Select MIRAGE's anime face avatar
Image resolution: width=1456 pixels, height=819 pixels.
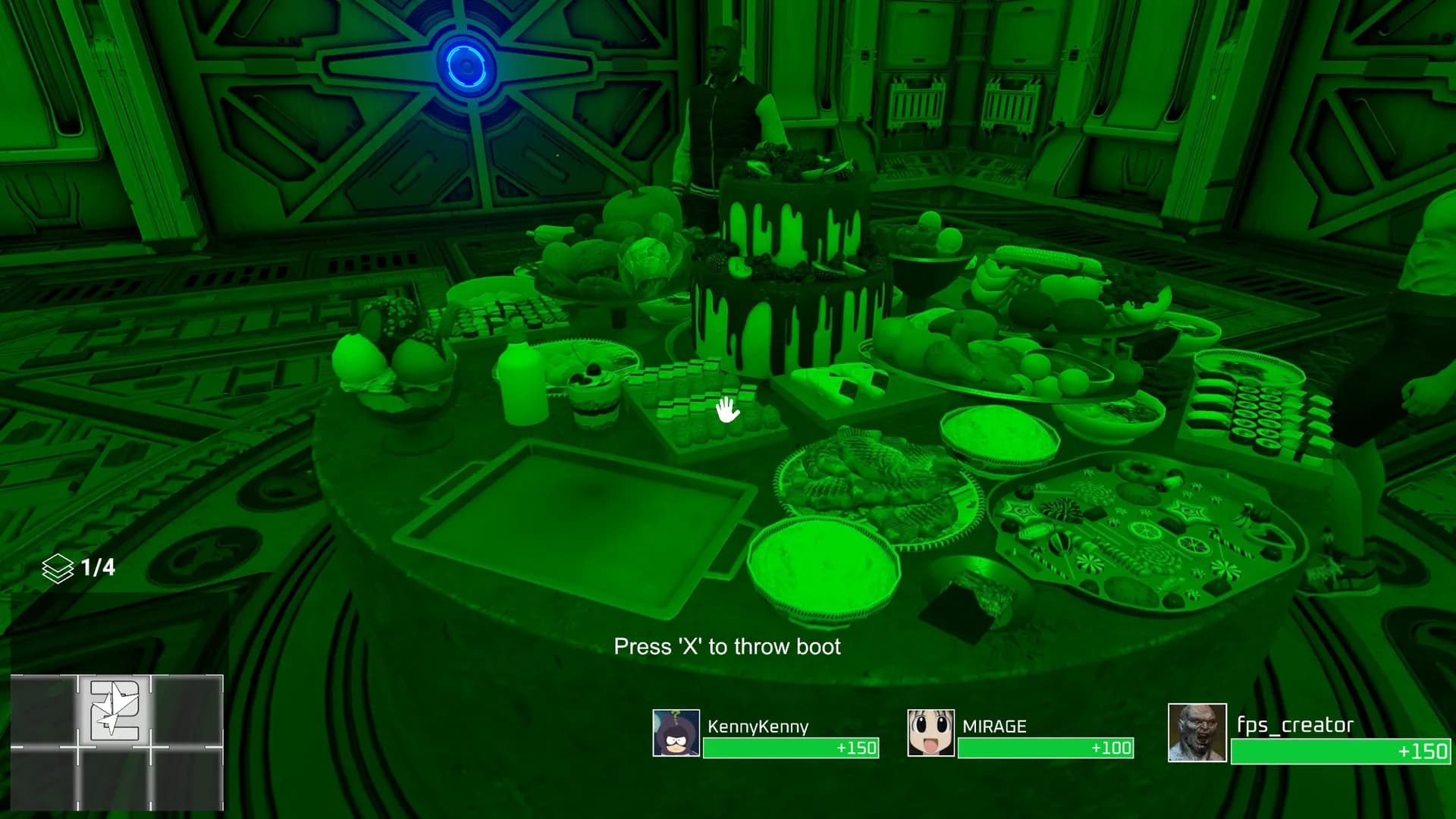click(x=930, y=733)
